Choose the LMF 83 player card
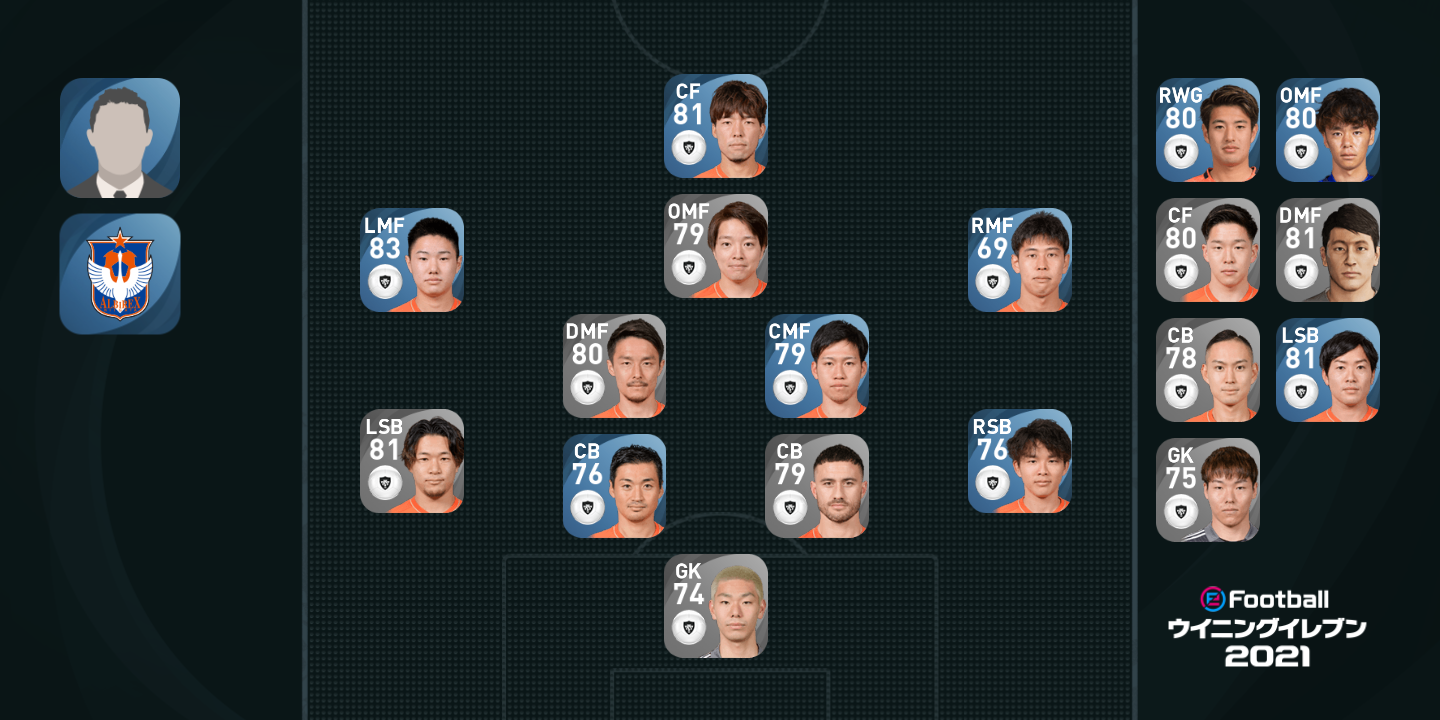 [412, 260]
